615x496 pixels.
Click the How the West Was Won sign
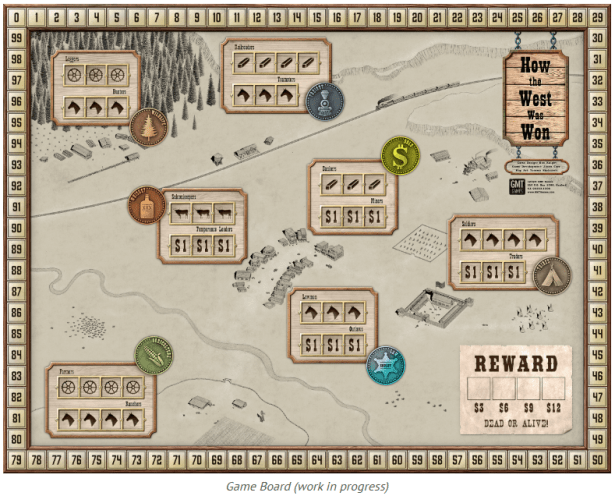[x=535, y=98]
